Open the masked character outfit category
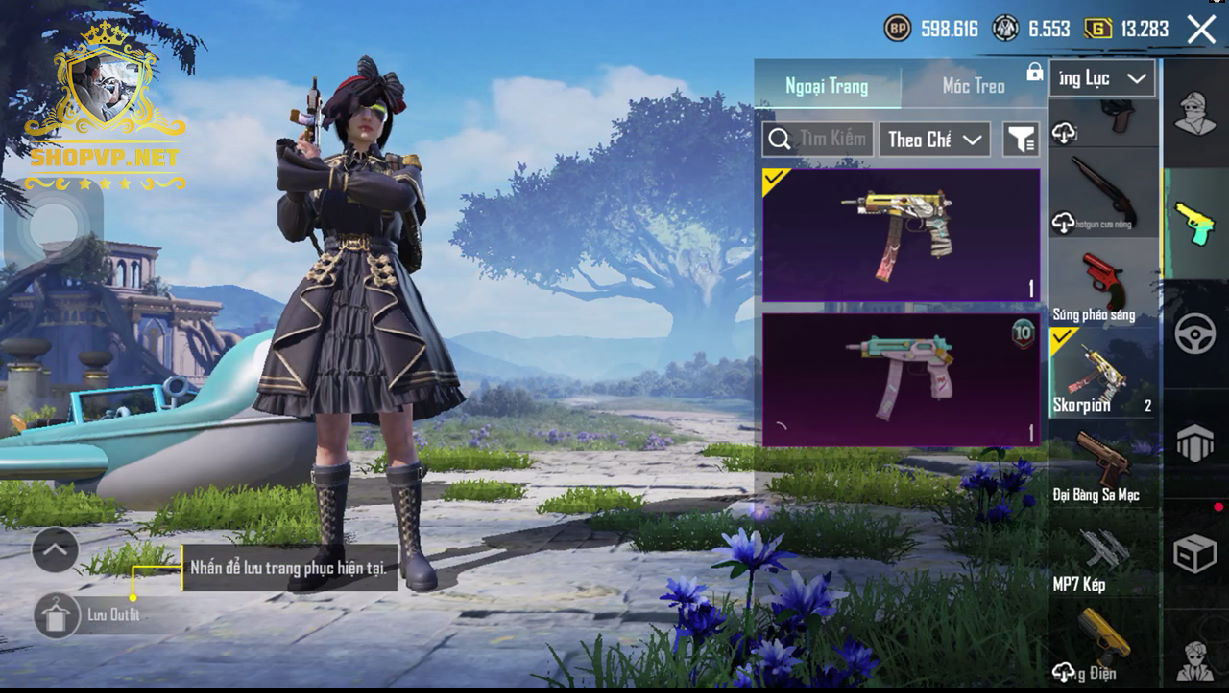This screenshot has width=1229, height=693. pos(1195,113)
